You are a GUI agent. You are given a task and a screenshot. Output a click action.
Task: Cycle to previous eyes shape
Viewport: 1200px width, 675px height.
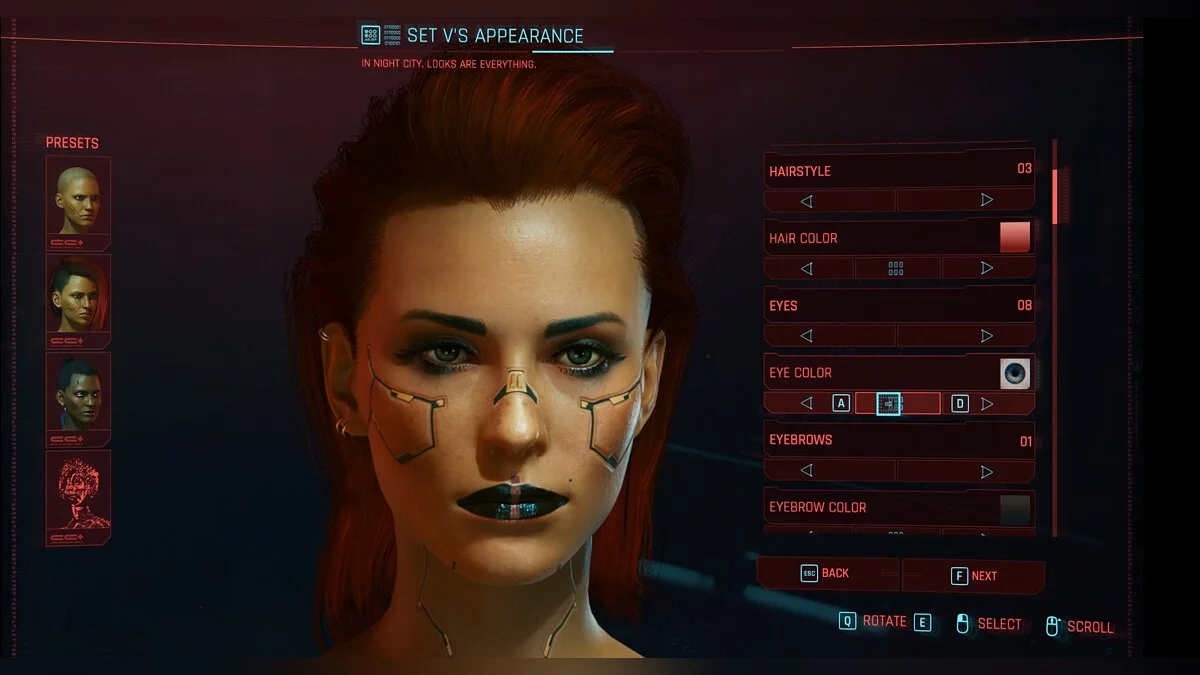[x=806, y=336]
